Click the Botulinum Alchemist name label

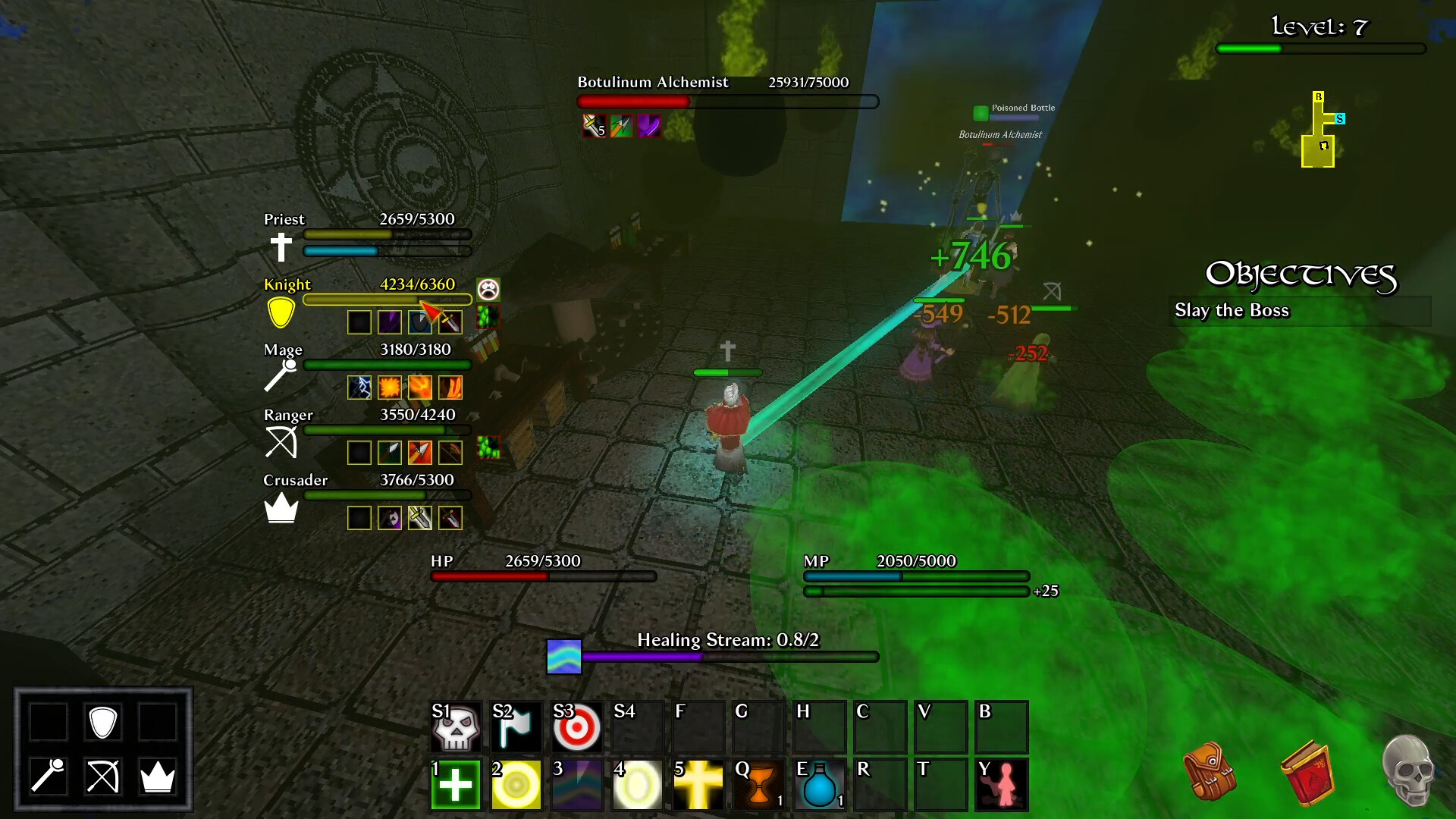point(652,82)
